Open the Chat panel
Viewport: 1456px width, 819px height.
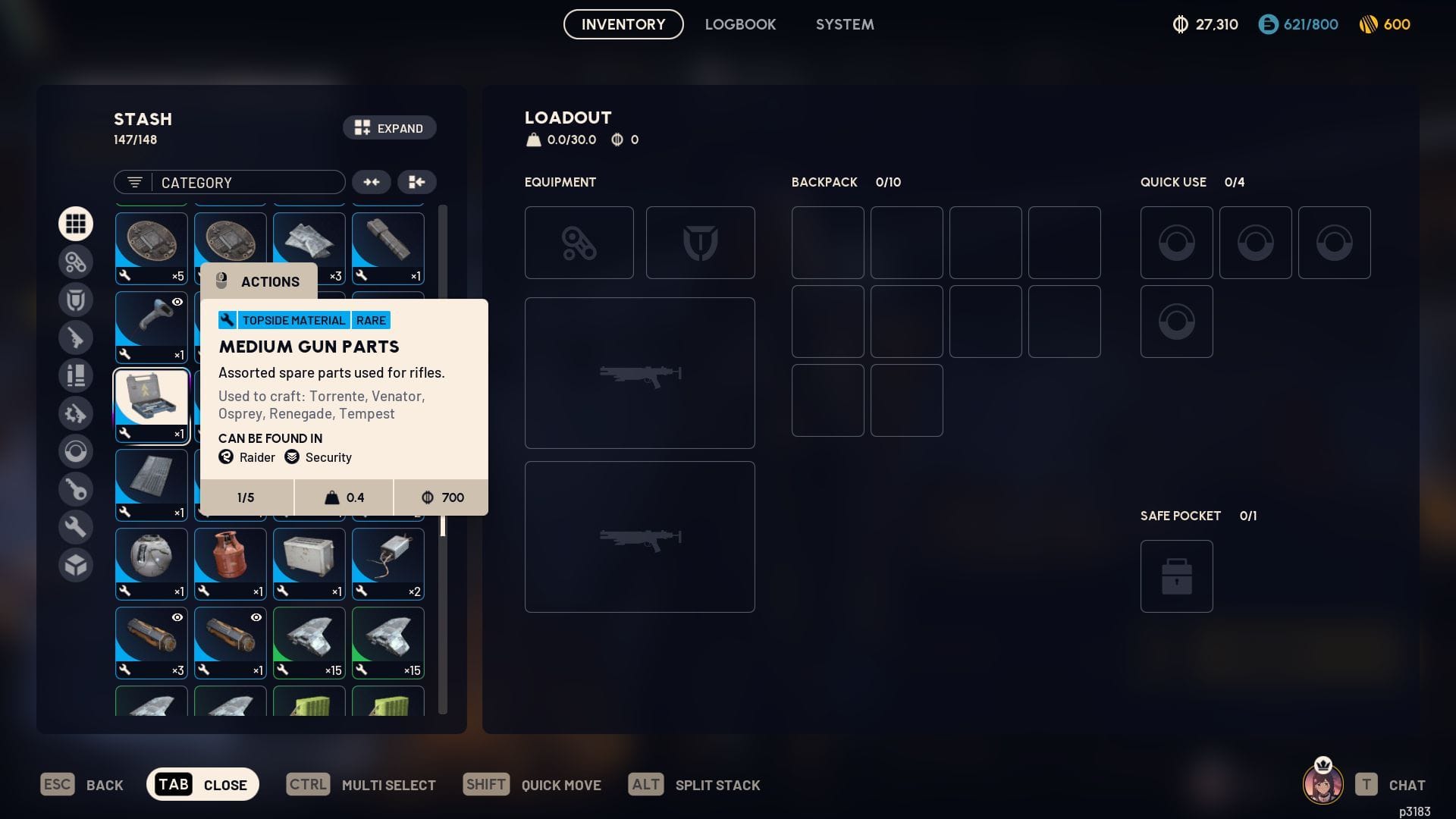(1407, 785)
